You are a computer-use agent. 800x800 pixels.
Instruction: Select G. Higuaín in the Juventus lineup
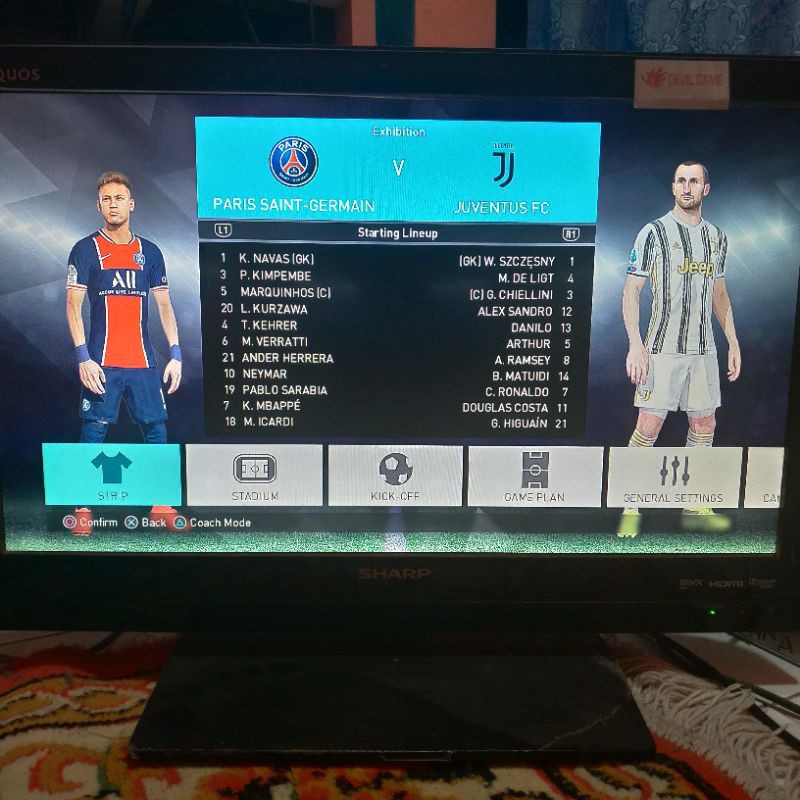click(521, 424)
